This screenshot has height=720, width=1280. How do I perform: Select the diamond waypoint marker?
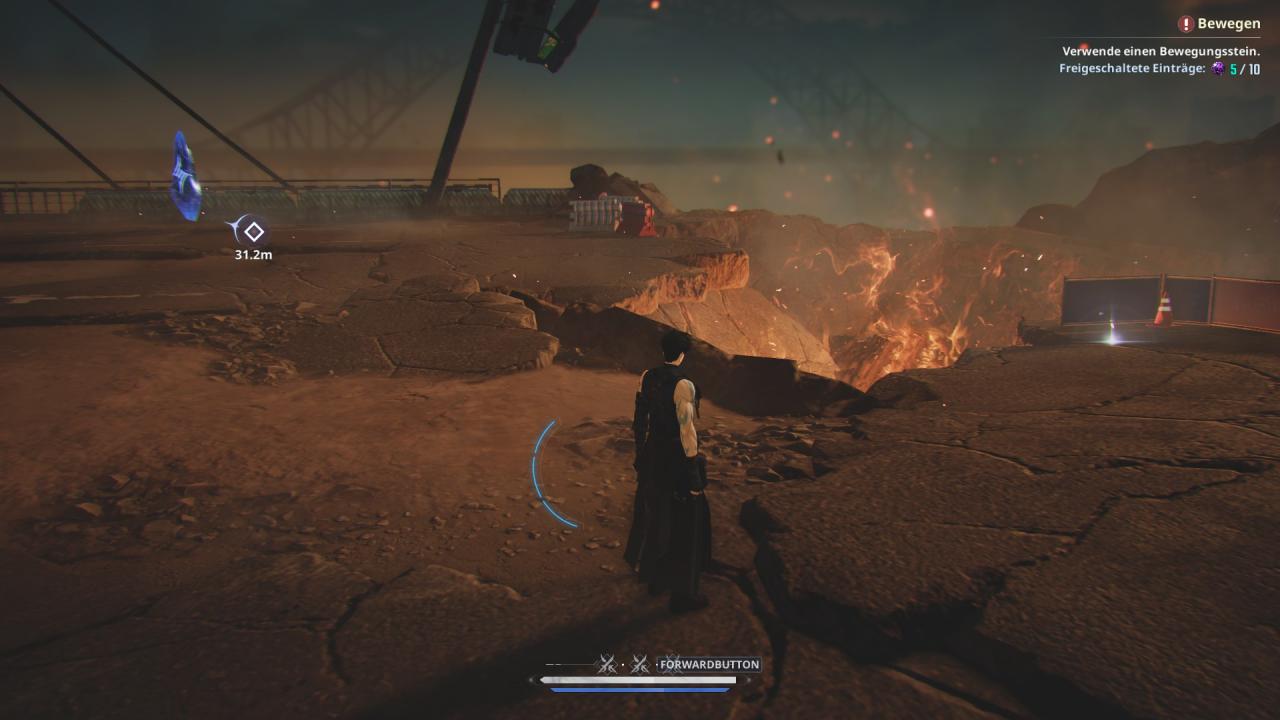pos(254,232)
